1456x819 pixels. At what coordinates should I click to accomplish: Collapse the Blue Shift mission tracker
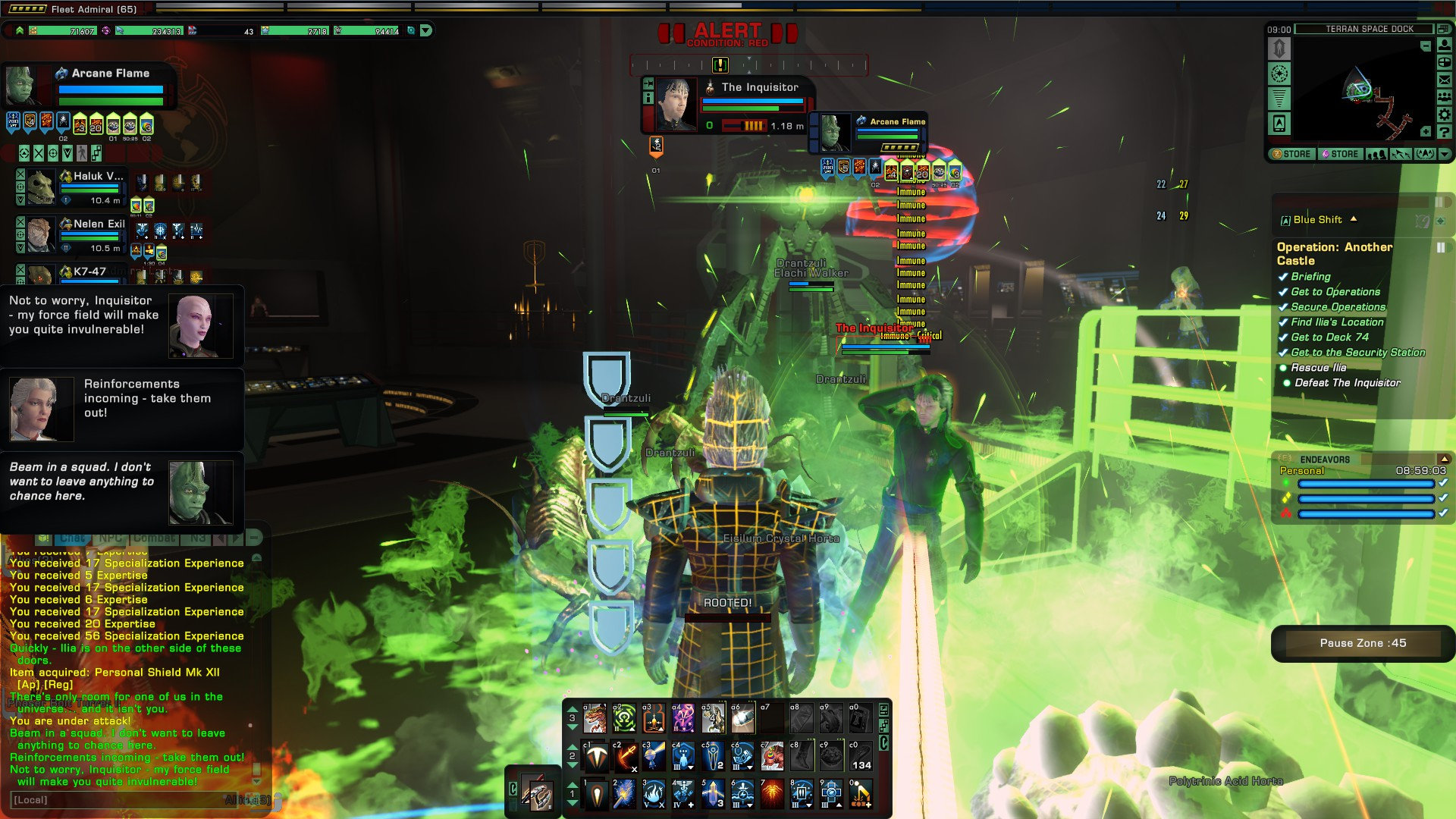click(1354, 220)
